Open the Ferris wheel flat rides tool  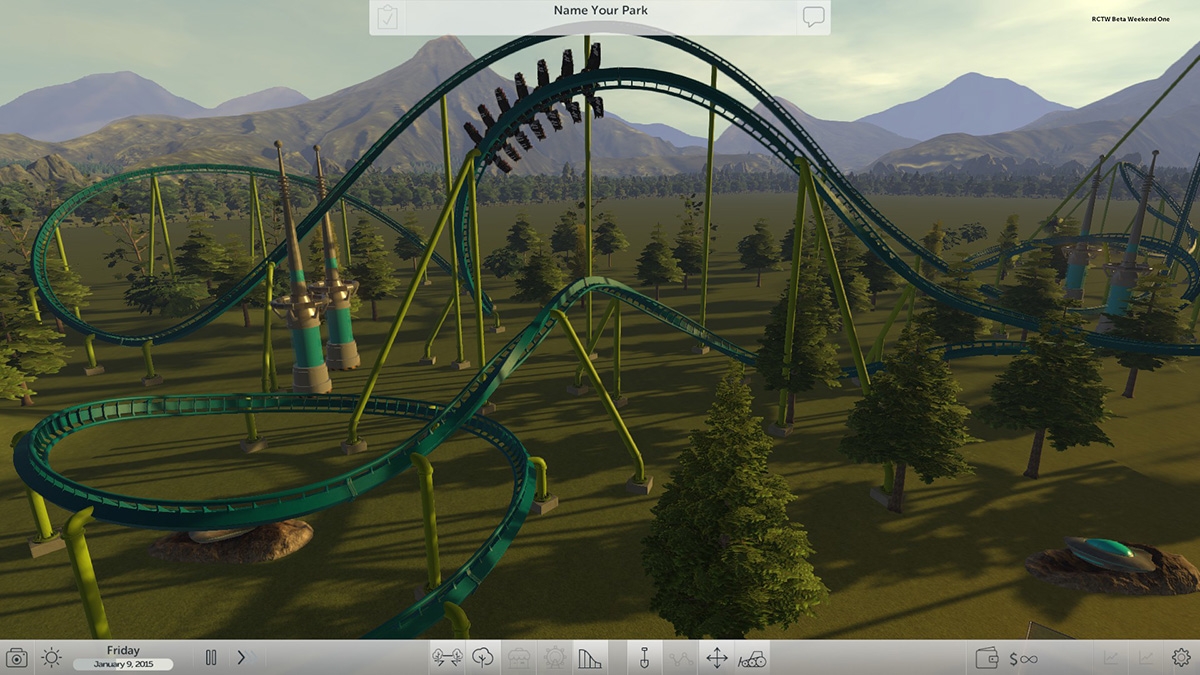(554, 658)
